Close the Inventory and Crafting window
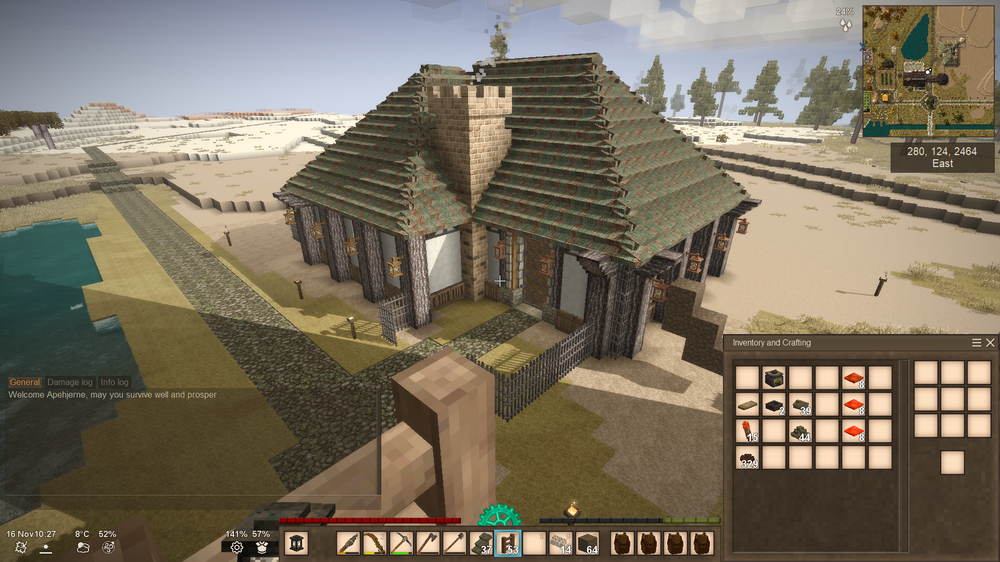 tap(990, 343)
